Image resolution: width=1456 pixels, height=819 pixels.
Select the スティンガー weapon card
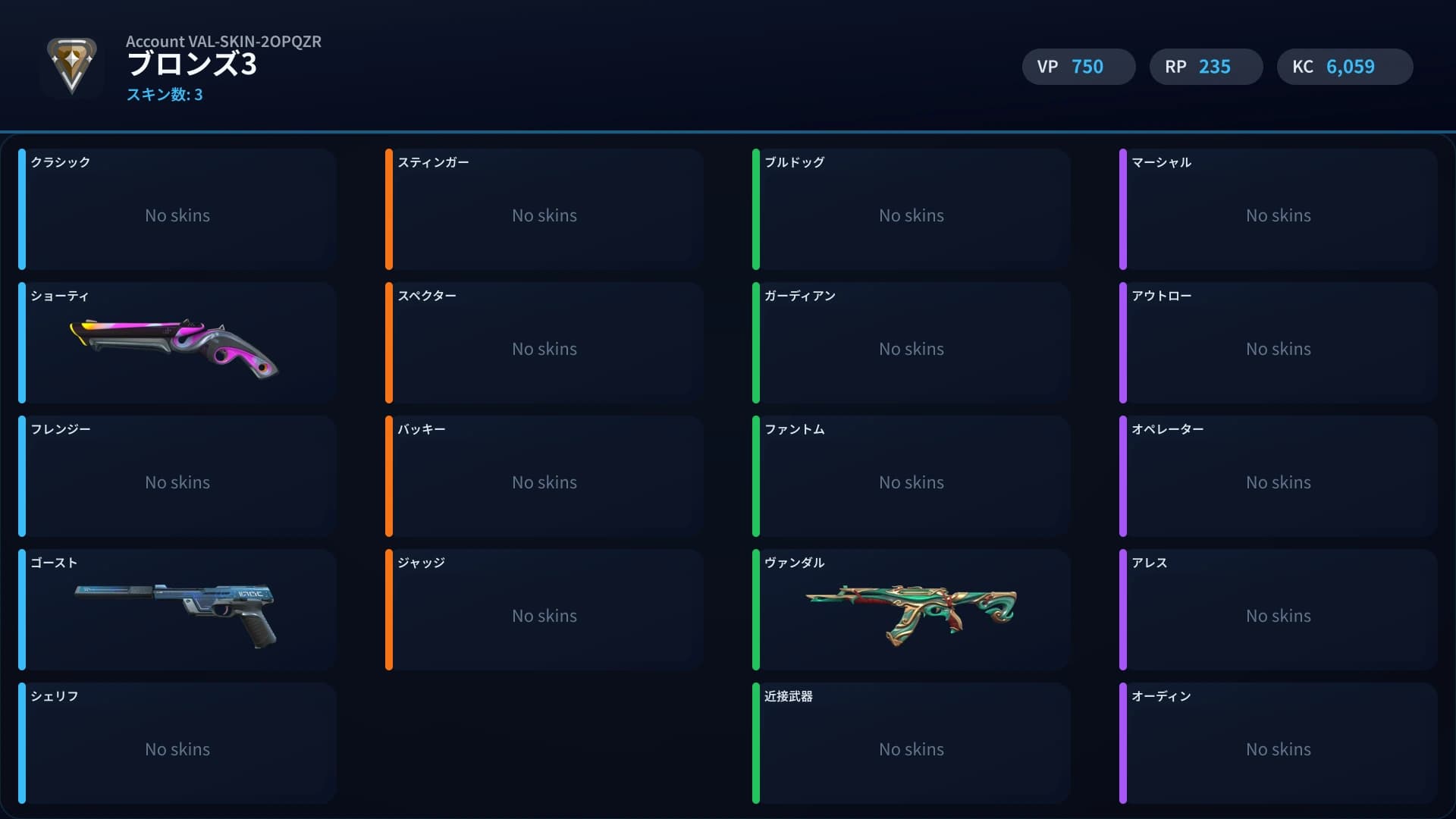(x=544, y=209)
